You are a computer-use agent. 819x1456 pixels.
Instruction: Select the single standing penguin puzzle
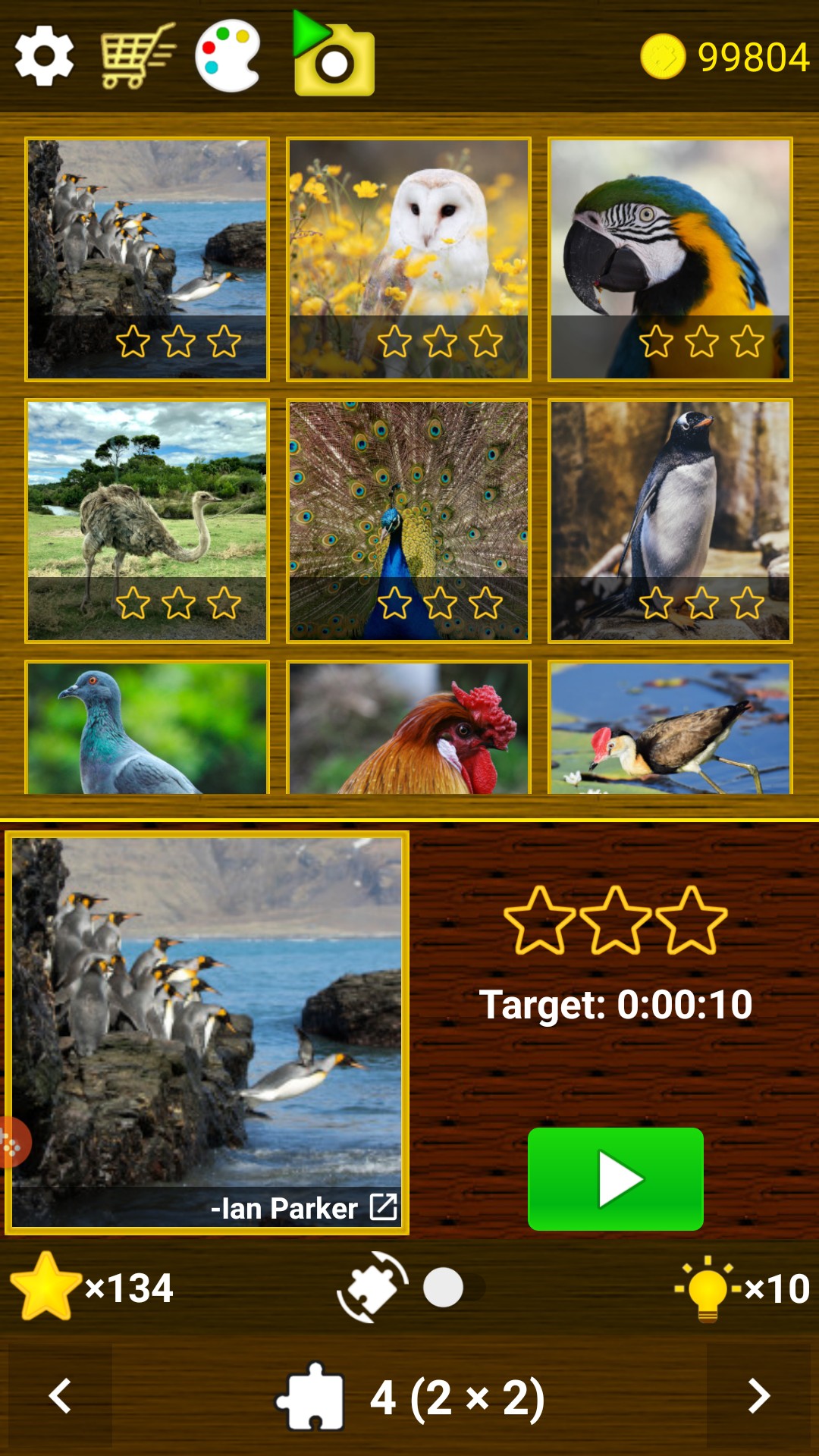pyautogui.click(x=670, y=520)
